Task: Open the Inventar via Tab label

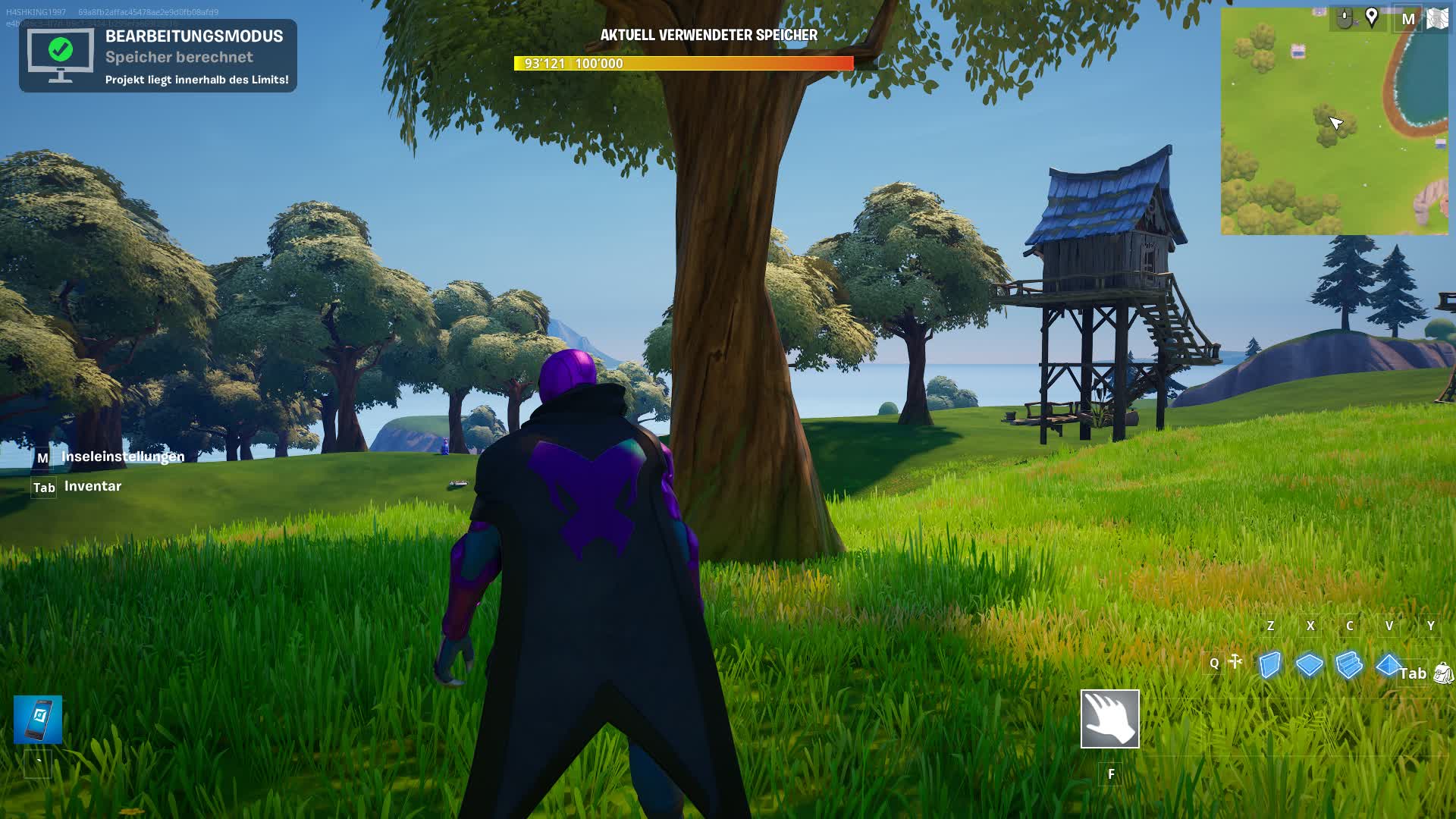Action: tap(43, 487)
